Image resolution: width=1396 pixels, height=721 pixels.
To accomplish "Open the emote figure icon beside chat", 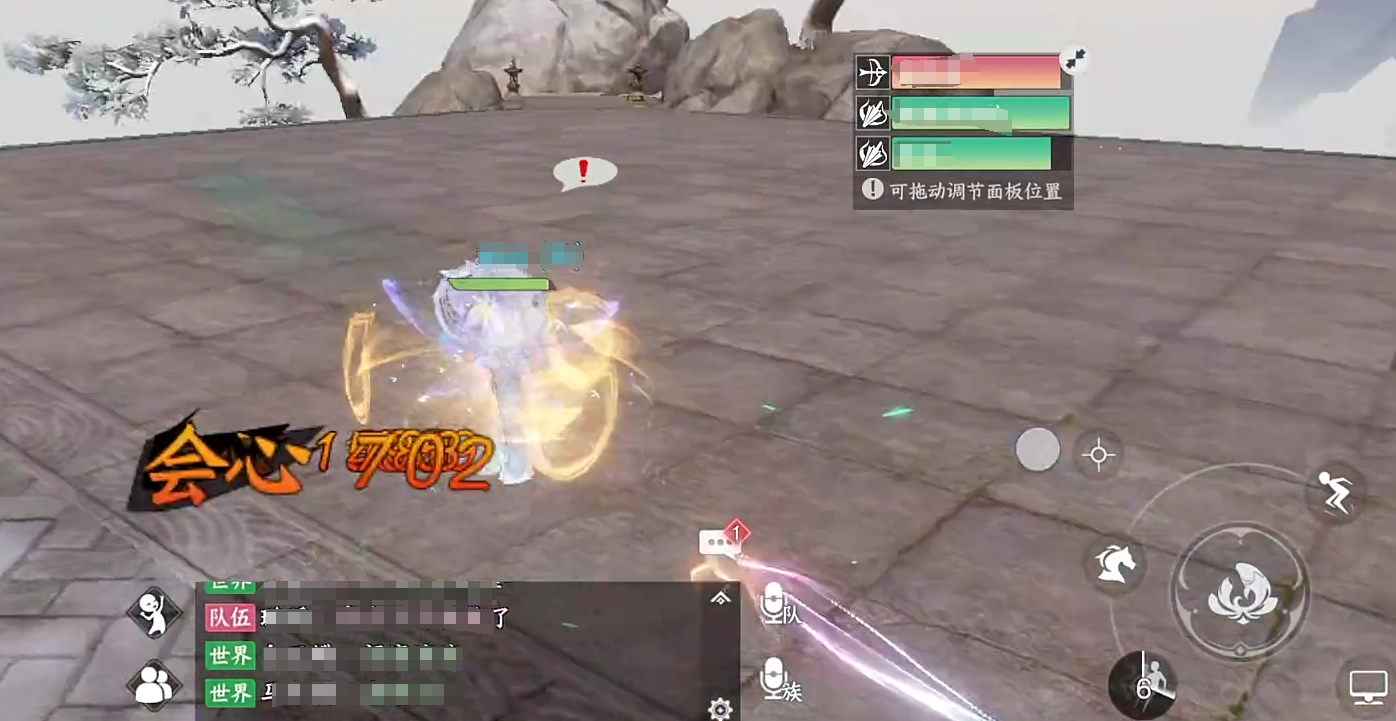I will coord(154,611).
